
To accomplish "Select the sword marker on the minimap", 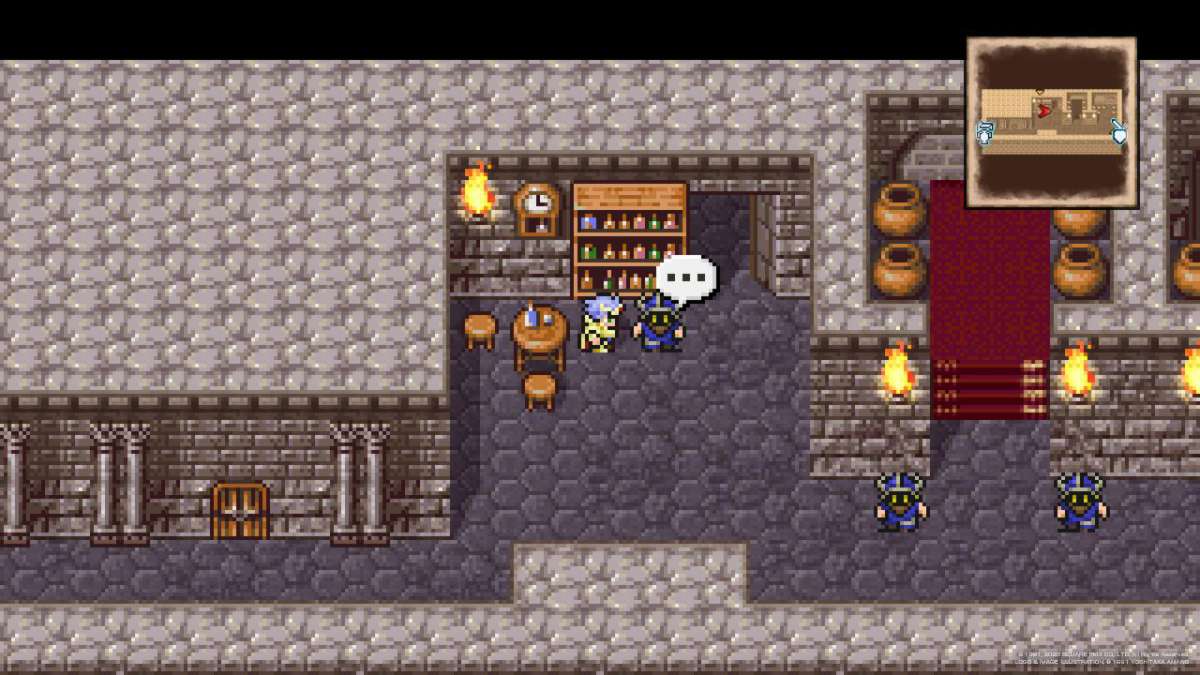I will coord(1119,131).
